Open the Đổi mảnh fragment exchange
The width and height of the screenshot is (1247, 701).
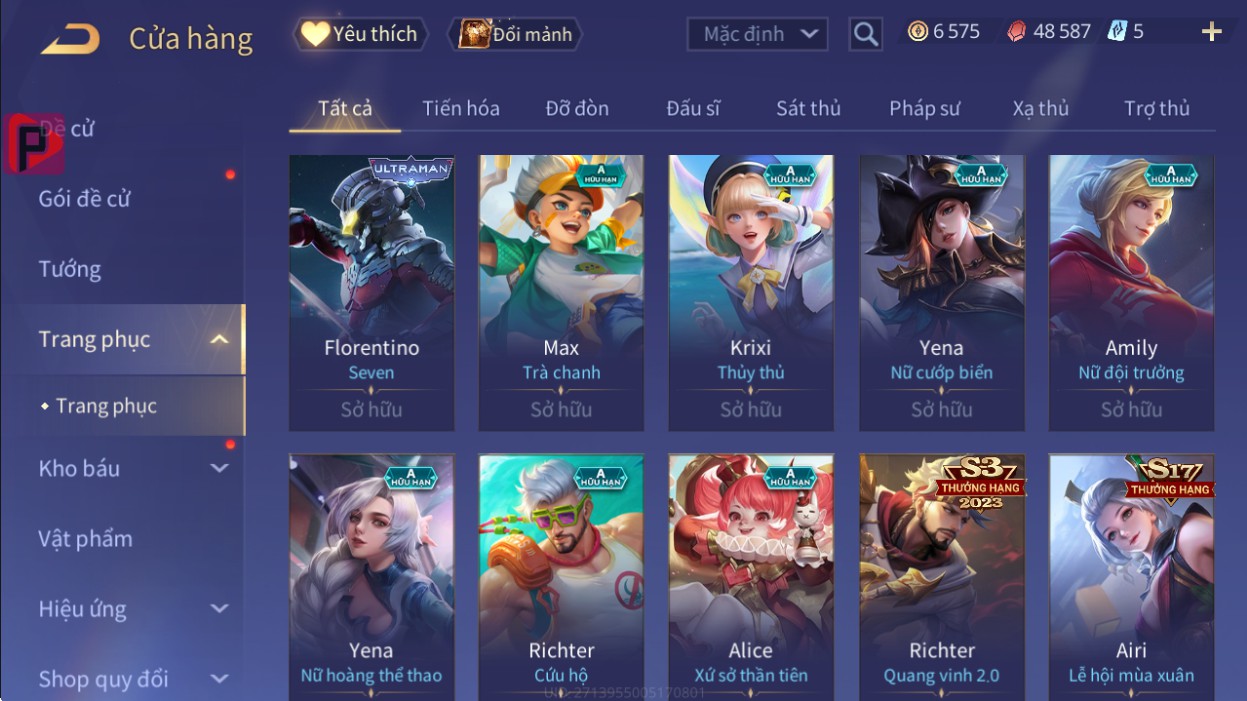pos(515,34)
